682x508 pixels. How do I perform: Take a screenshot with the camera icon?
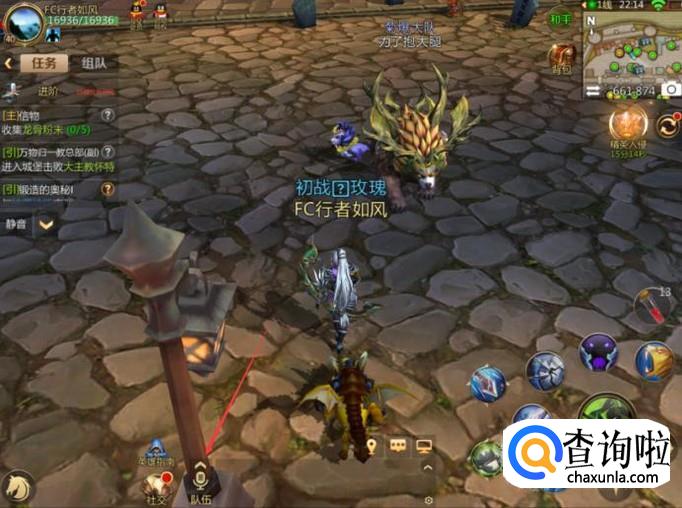(x=669, y=91)
